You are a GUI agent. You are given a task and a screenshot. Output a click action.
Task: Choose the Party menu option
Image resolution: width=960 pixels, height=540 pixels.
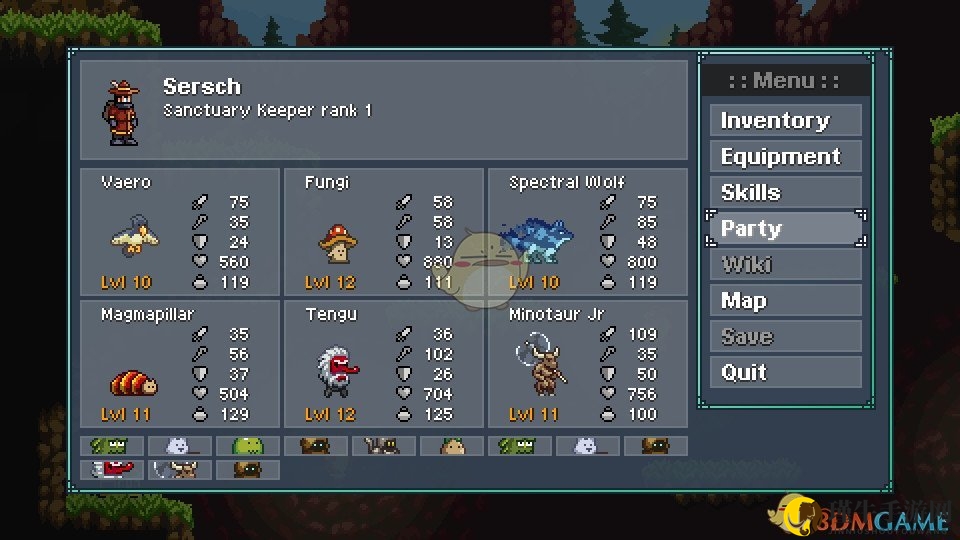click(x=786, y=229)
